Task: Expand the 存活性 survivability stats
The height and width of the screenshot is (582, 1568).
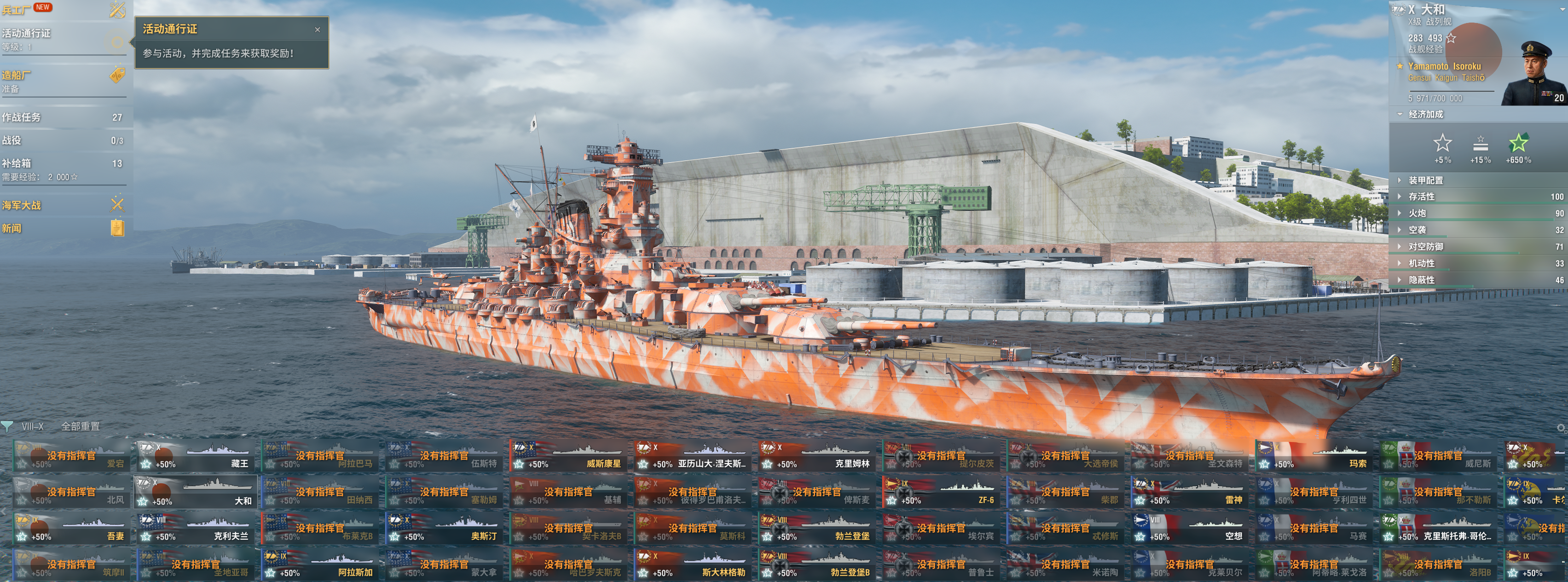Action: (x=1421, y=197)
